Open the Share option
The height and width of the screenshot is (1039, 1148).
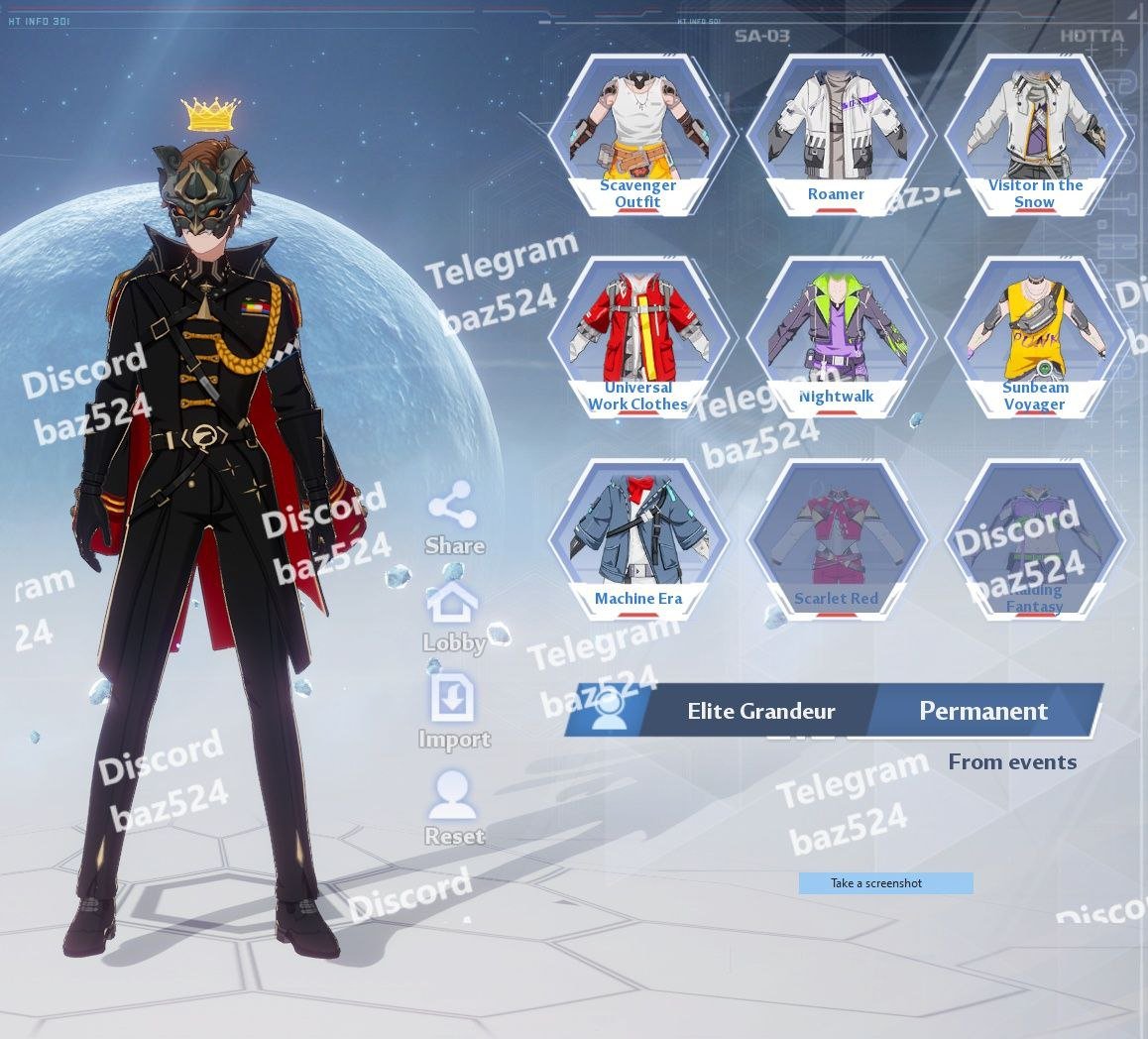coord(454,519)
